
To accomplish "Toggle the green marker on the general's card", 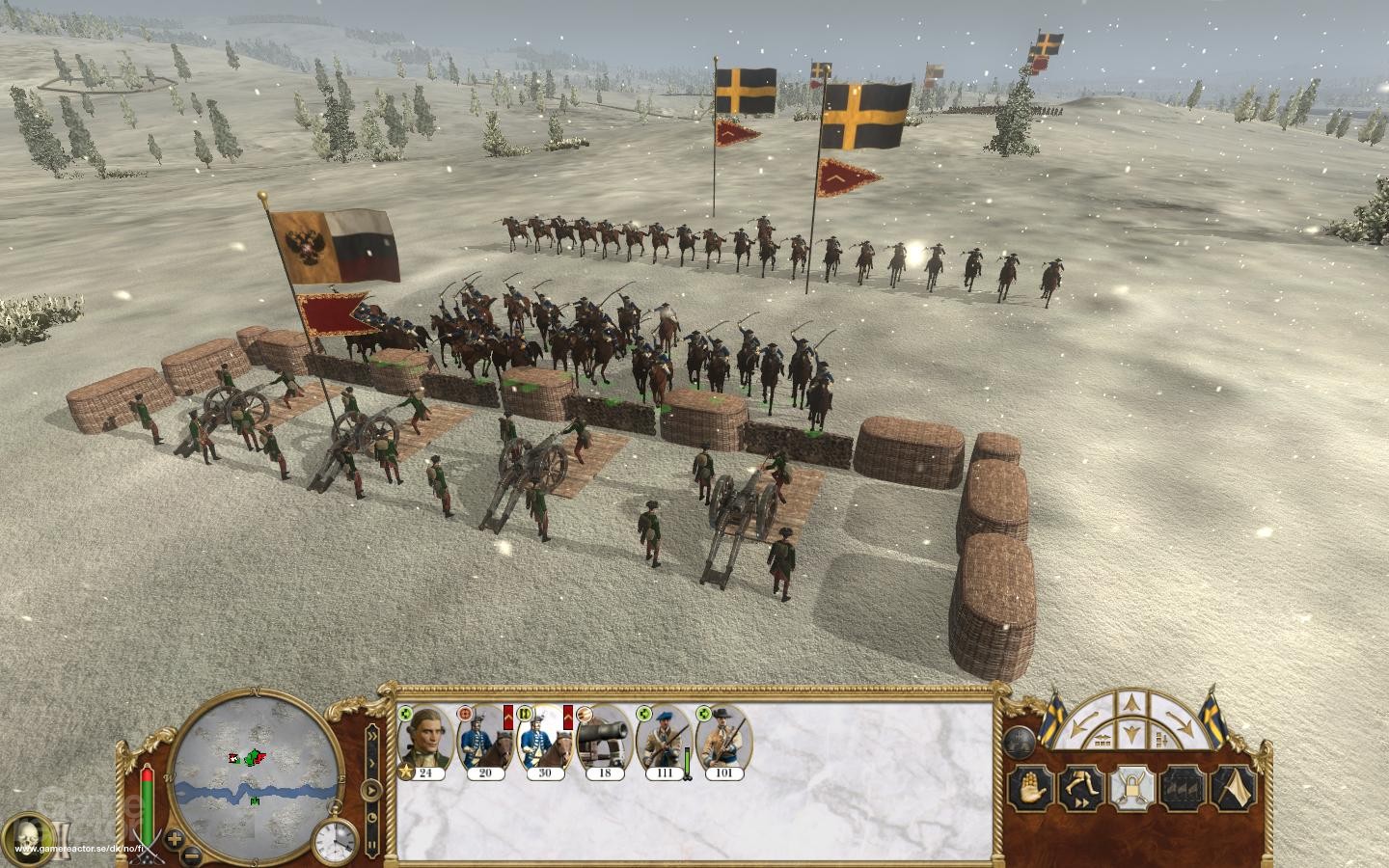I will [405, 714].
